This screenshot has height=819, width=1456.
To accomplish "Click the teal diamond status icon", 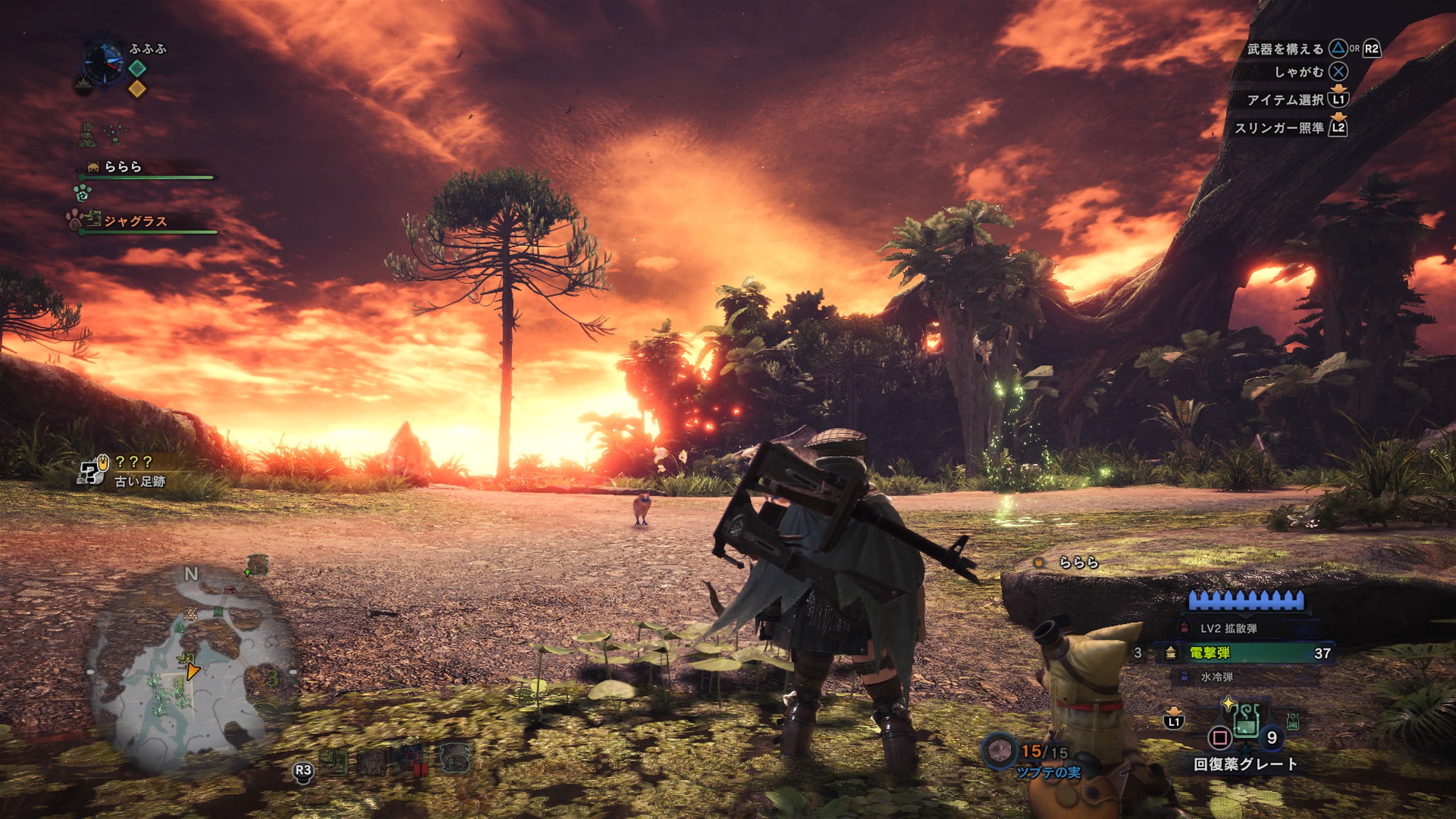I will click(137, 68).
